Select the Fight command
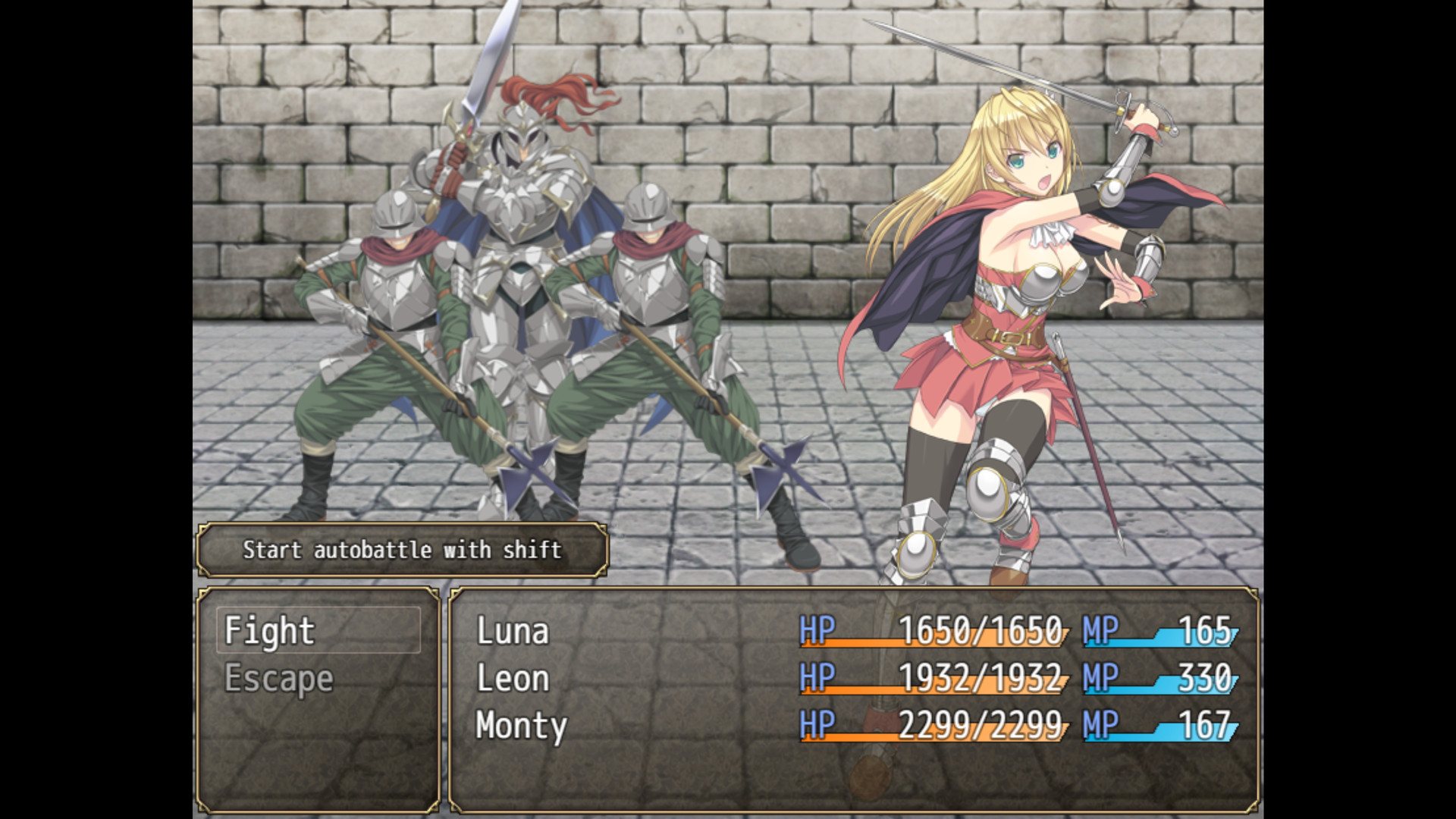Viewport: 1456px width, 819px height. pyautogui.click(x=269, y=631)
